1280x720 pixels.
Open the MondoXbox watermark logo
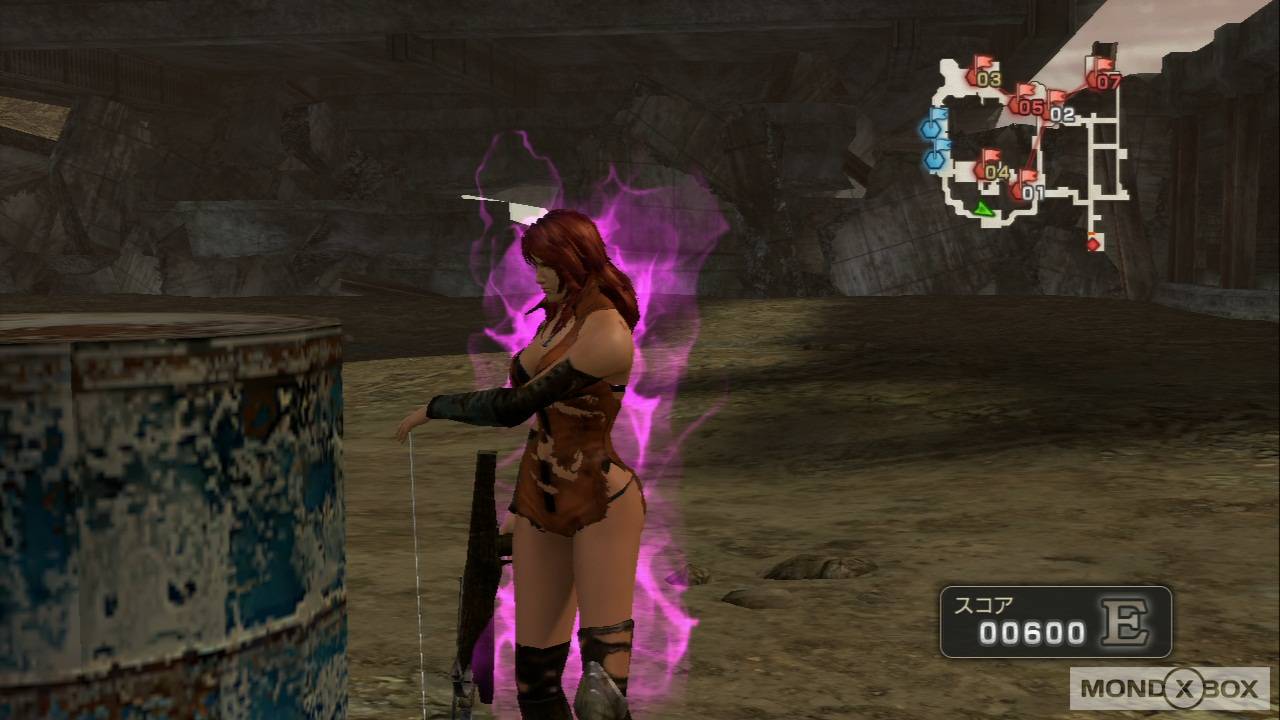(1169, 688)
